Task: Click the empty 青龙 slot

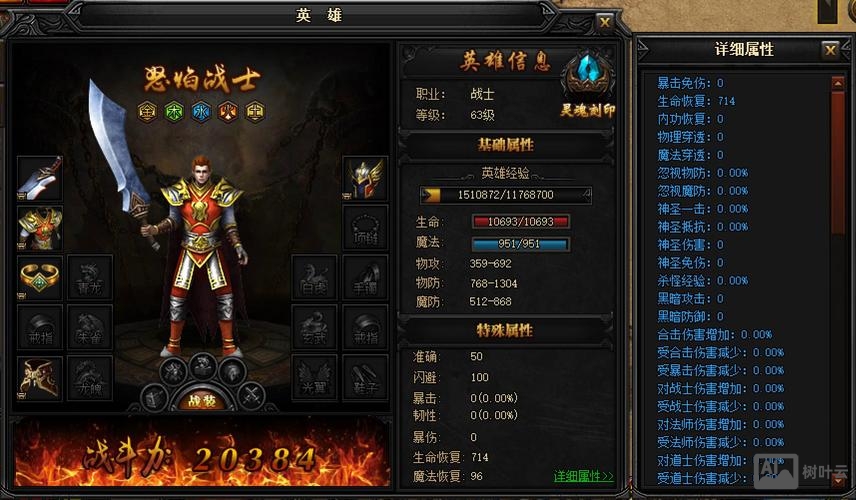Action: coord(90,278)
